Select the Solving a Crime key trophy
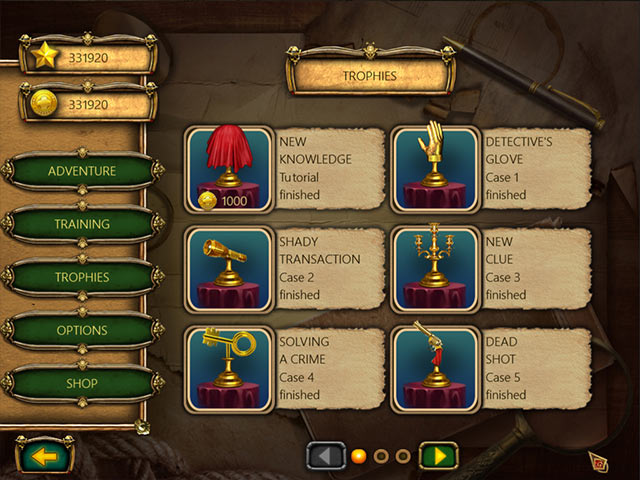This screenshot has width=640, height=480. pos(229,368)
